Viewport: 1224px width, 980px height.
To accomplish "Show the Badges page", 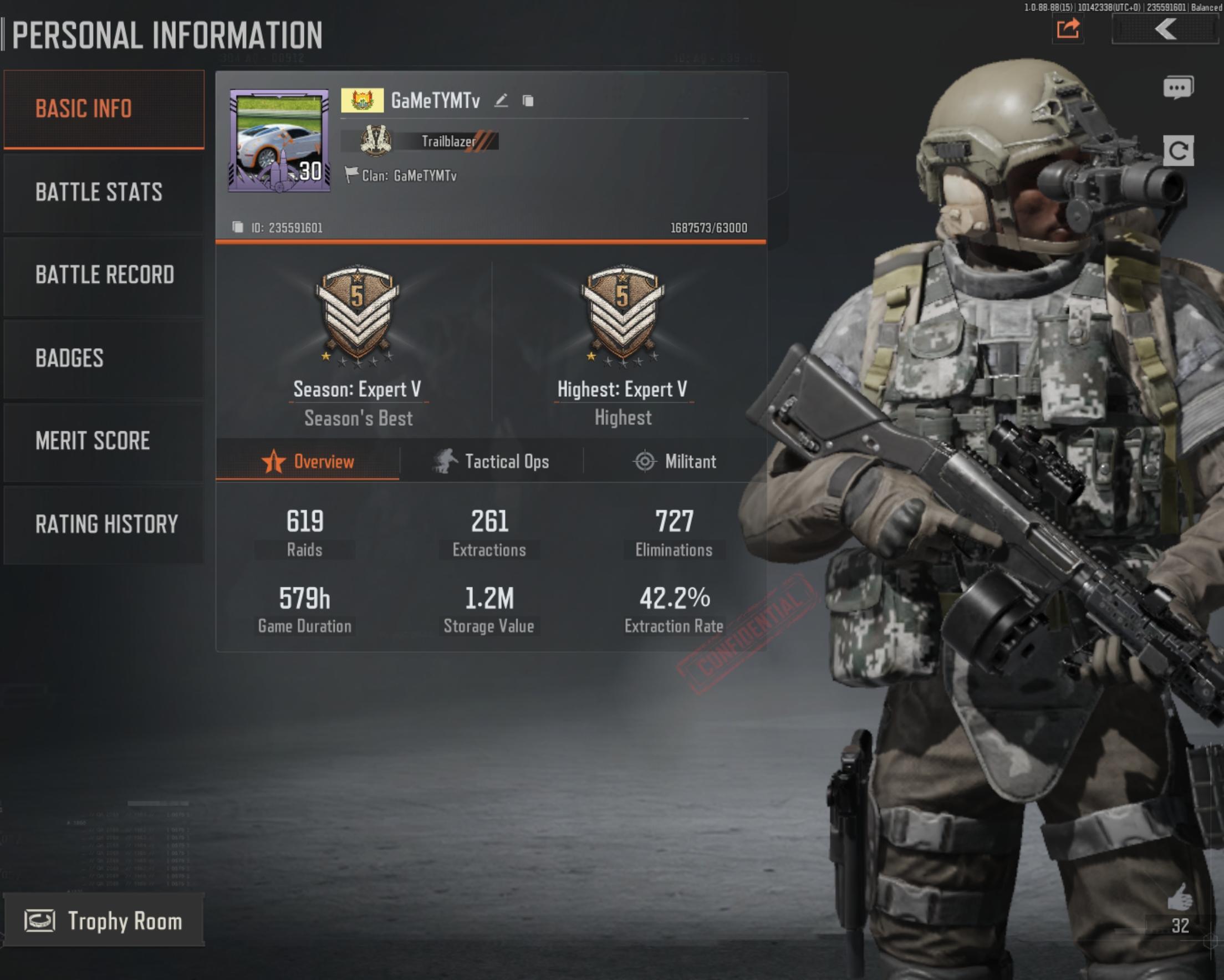I will tap(103, 358).
